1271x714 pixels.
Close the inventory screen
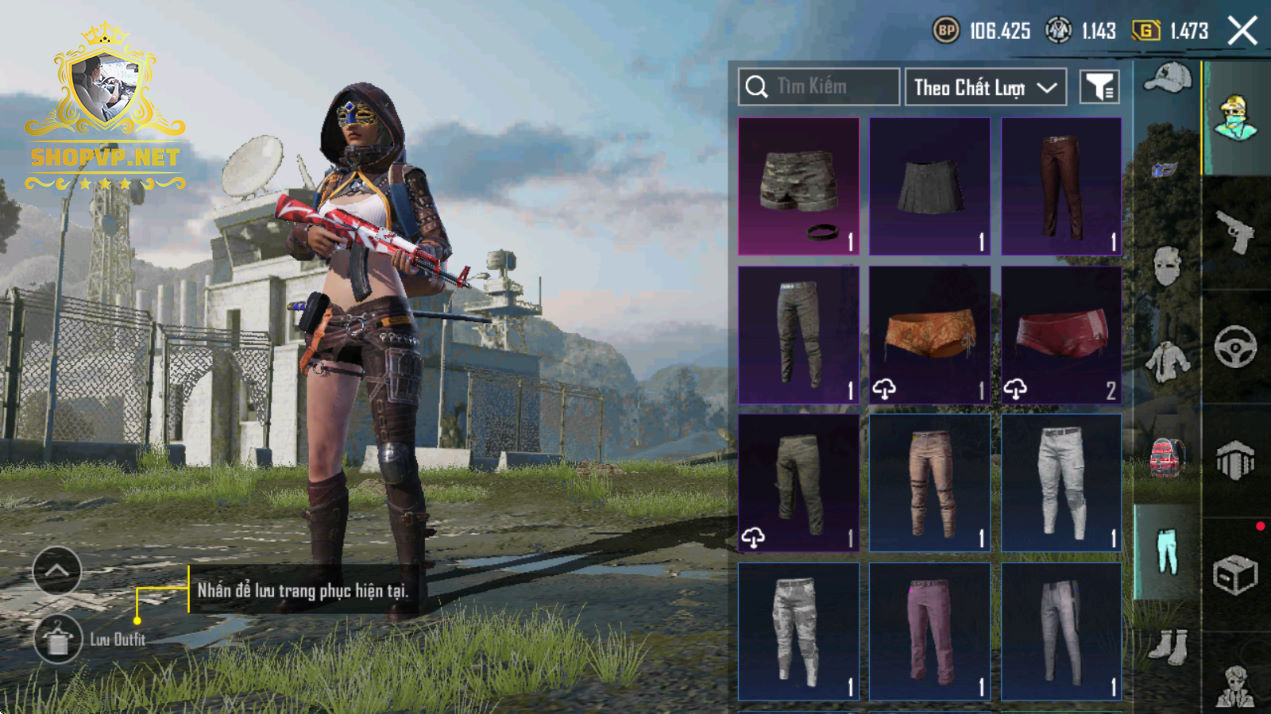1242,31
